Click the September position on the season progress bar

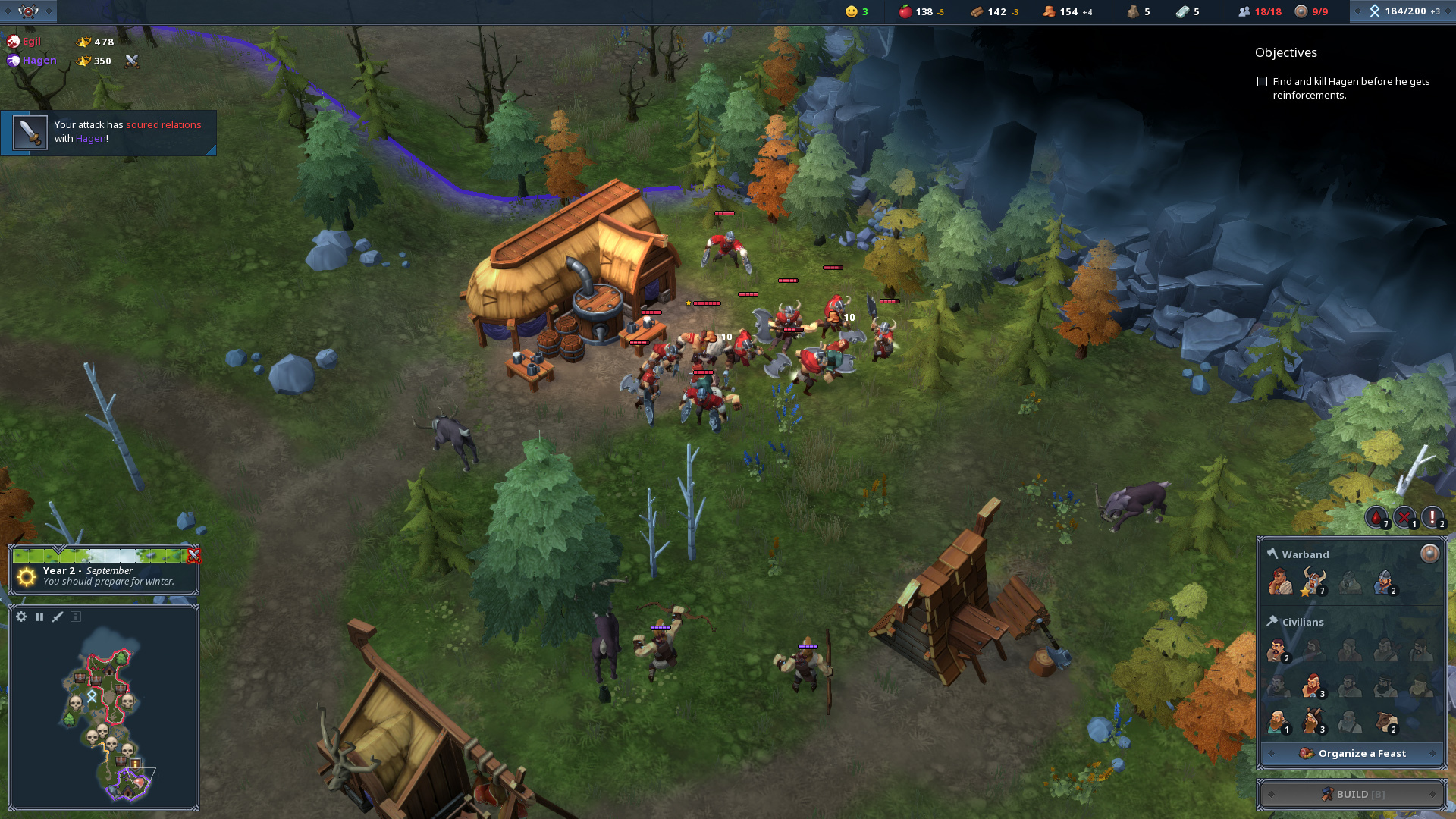(x=59, y=556)
